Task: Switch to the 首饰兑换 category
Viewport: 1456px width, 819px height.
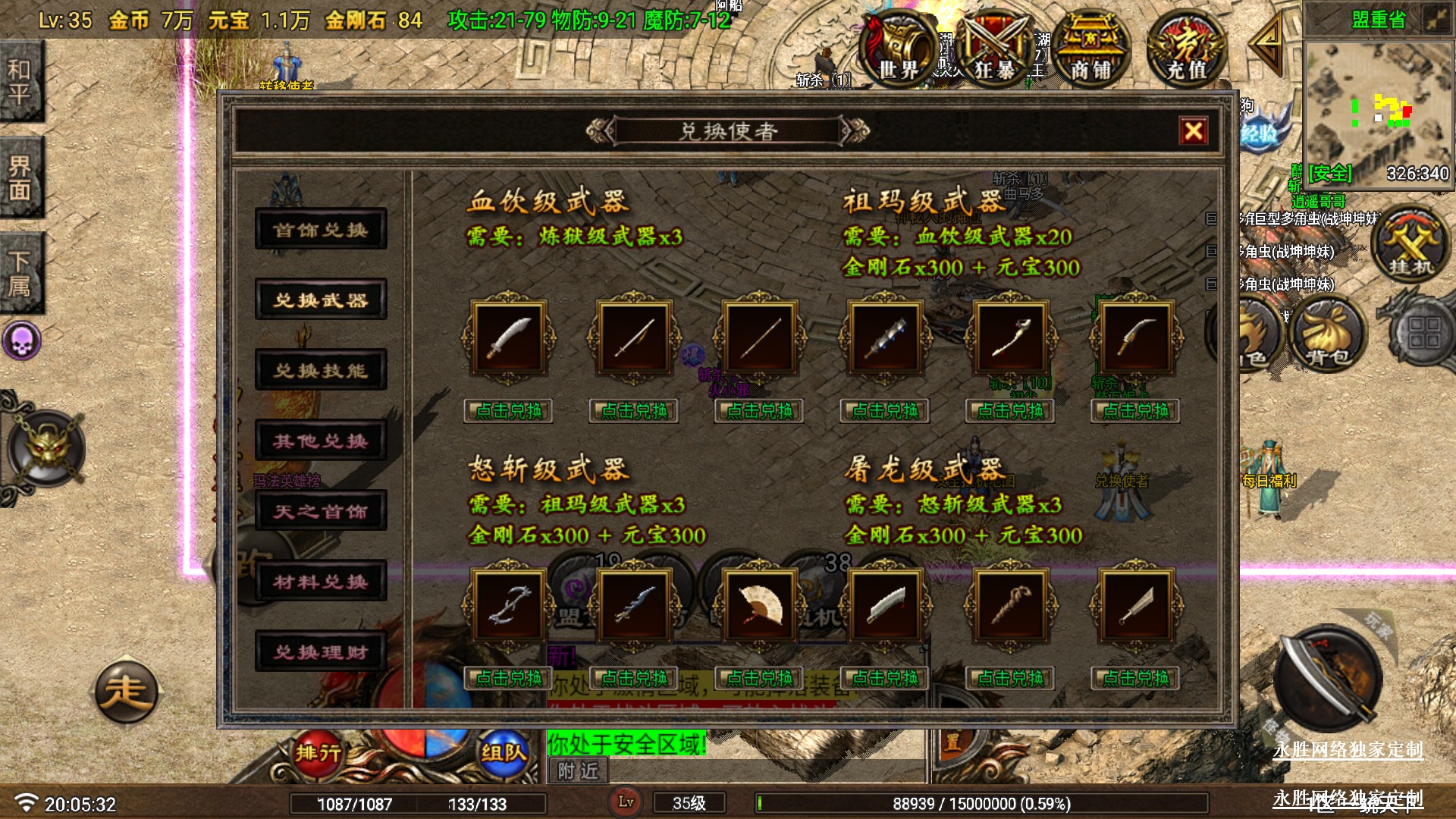Action: [x=321, y=229]
